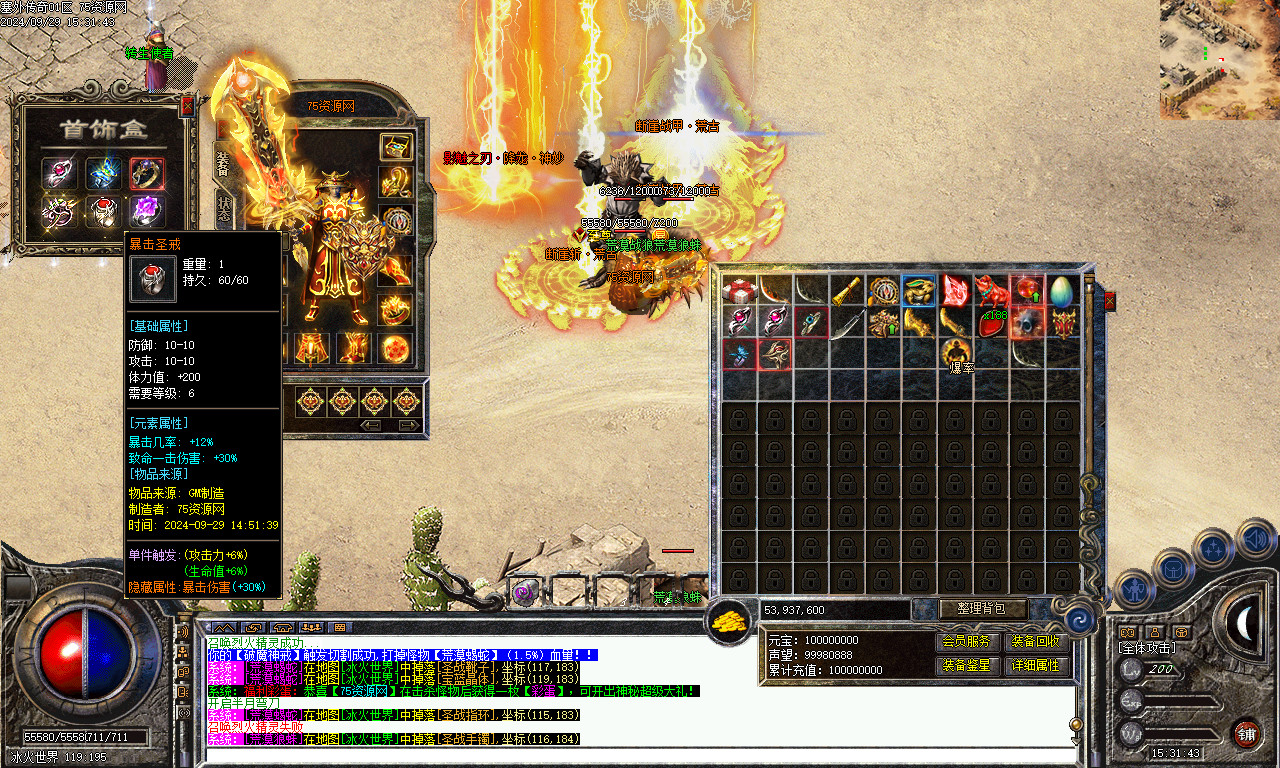
Task: Open 会员服务 member services
Action: coord(966,641)
